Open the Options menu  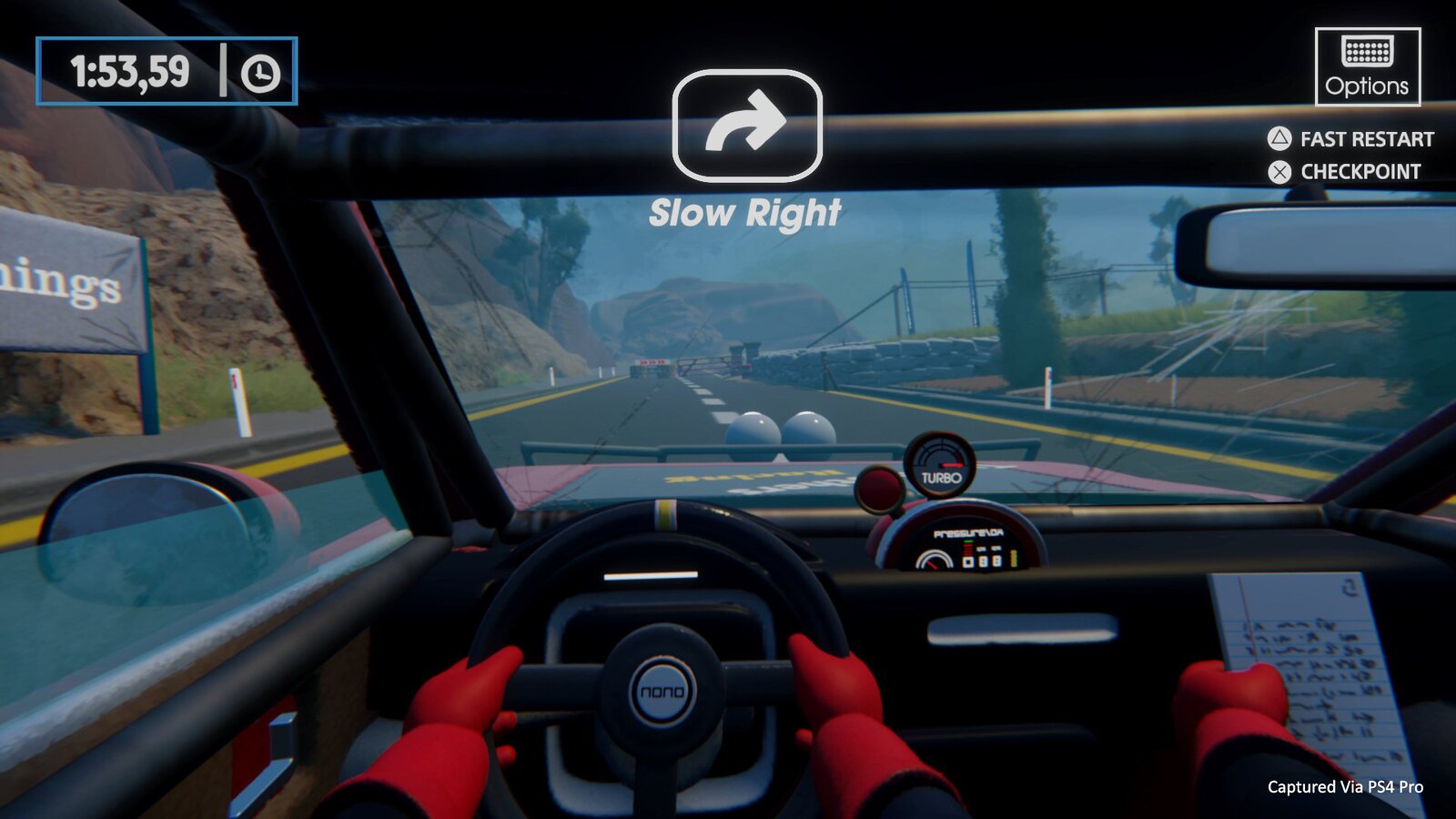click(1367, 66)
